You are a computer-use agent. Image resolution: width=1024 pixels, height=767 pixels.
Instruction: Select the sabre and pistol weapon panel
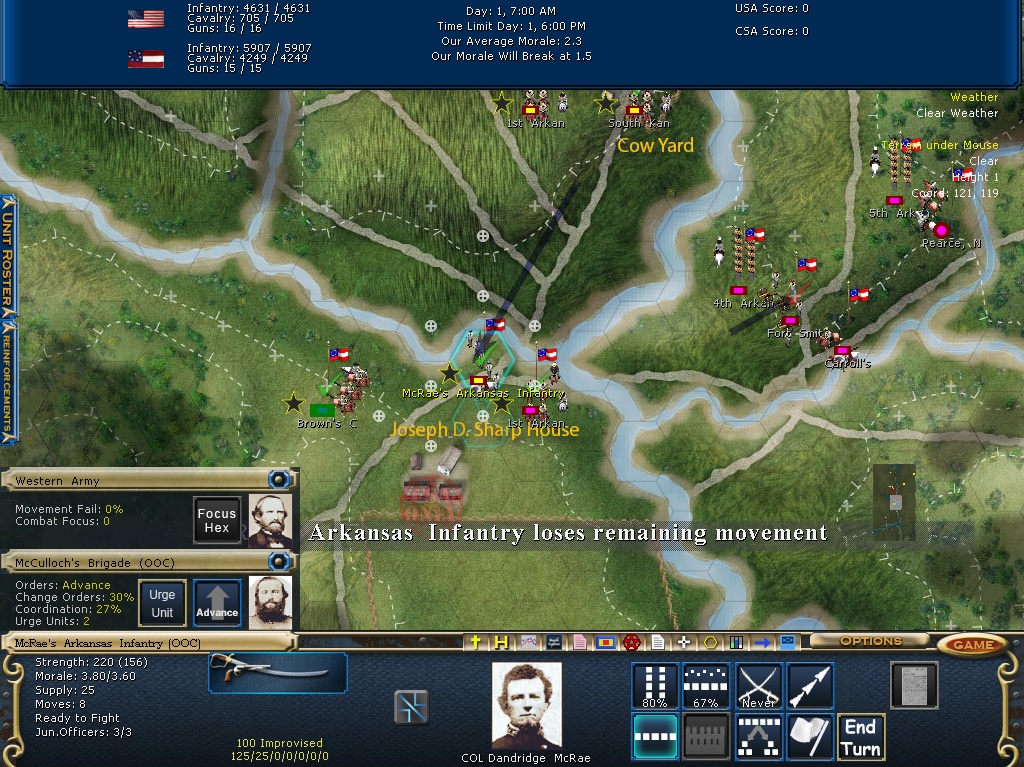[278, 673]
